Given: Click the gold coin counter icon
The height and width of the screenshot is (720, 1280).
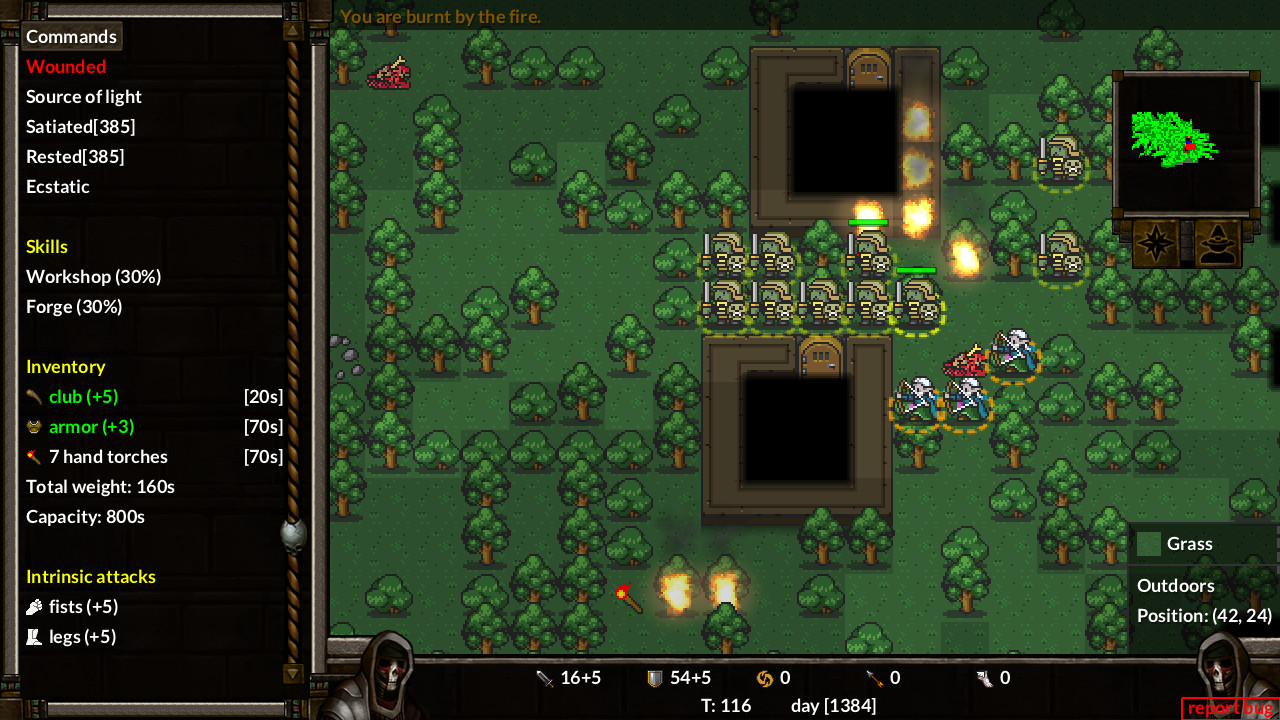Looking at the screenshot, I should pos(763,677).
